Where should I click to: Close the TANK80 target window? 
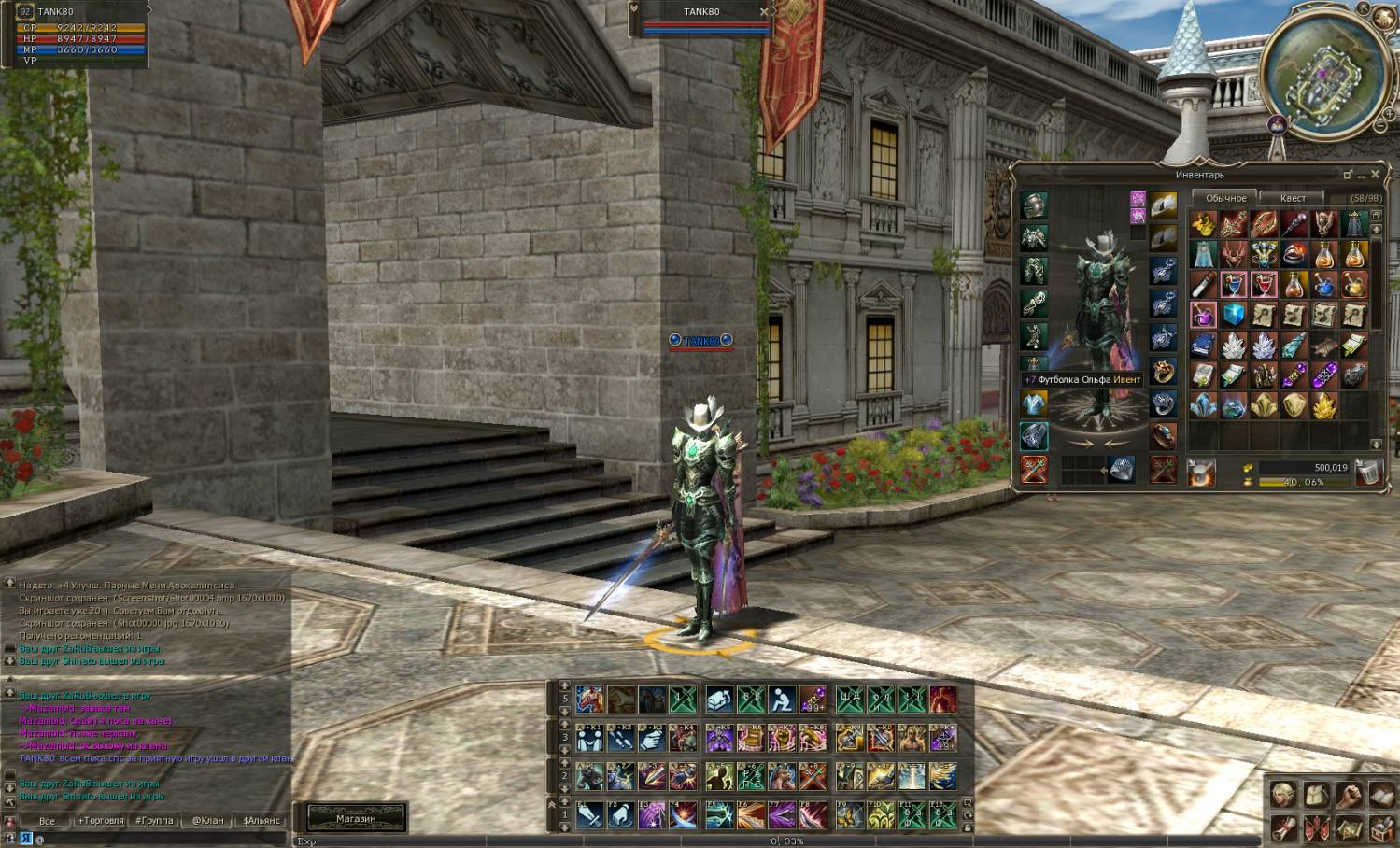[764, 12]
